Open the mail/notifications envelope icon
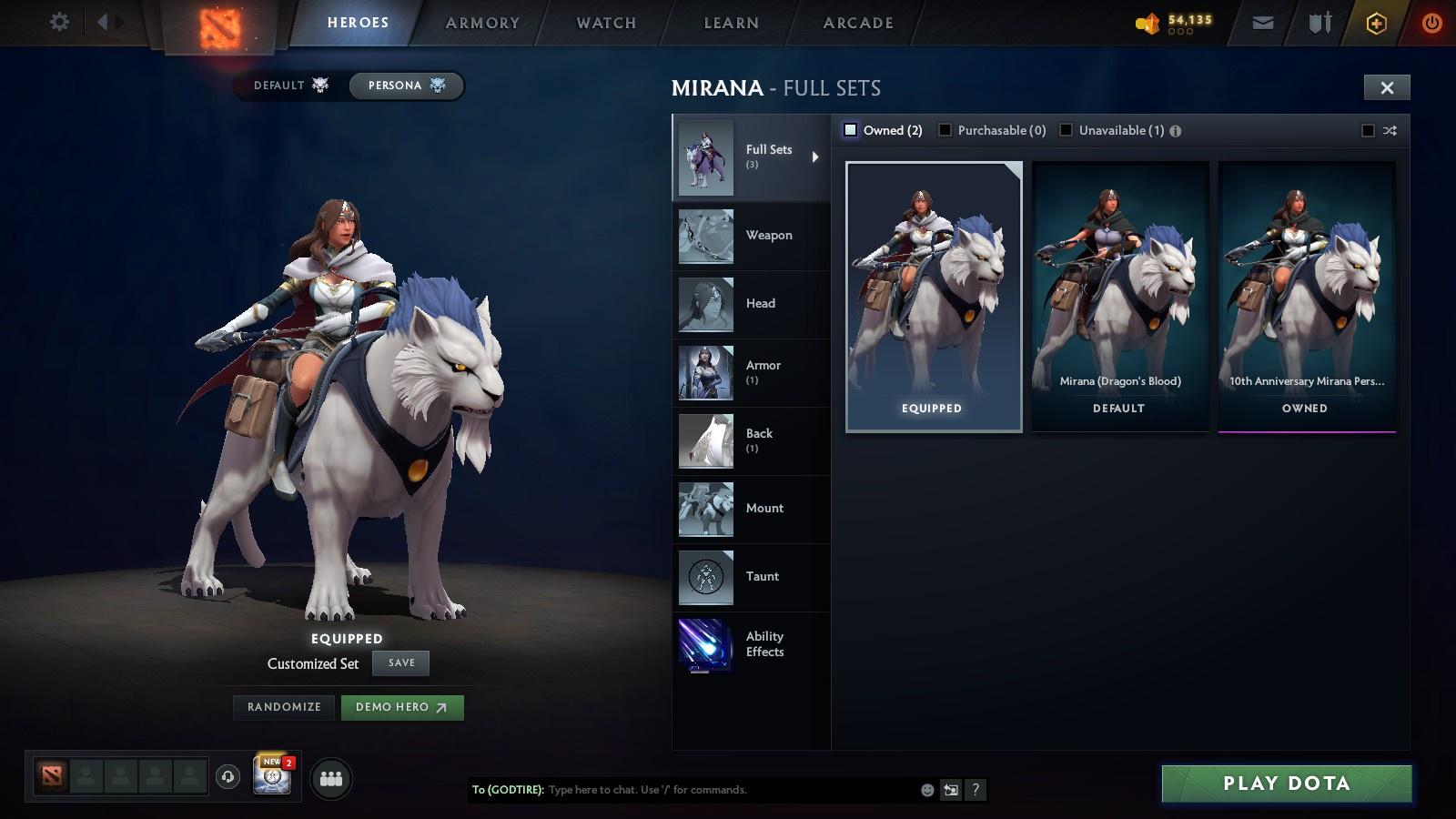This screenshot has width=1456, height=819. pyautogui.click(x=1261, y=21)
